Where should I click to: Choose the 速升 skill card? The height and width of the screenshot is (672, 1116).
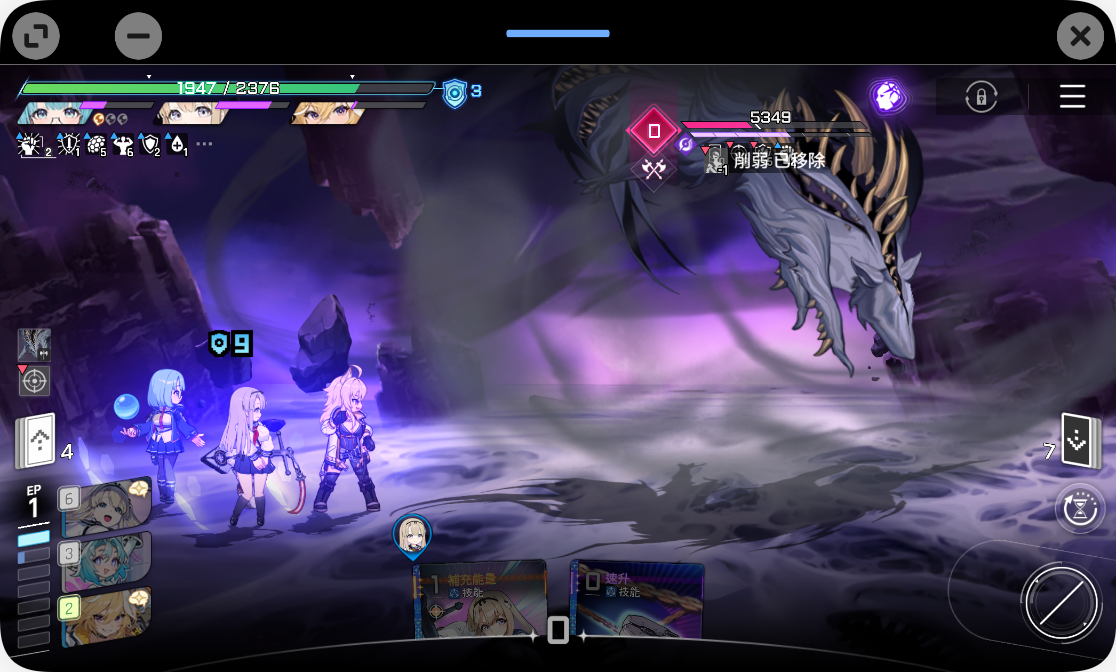click(x=637, y=601)
